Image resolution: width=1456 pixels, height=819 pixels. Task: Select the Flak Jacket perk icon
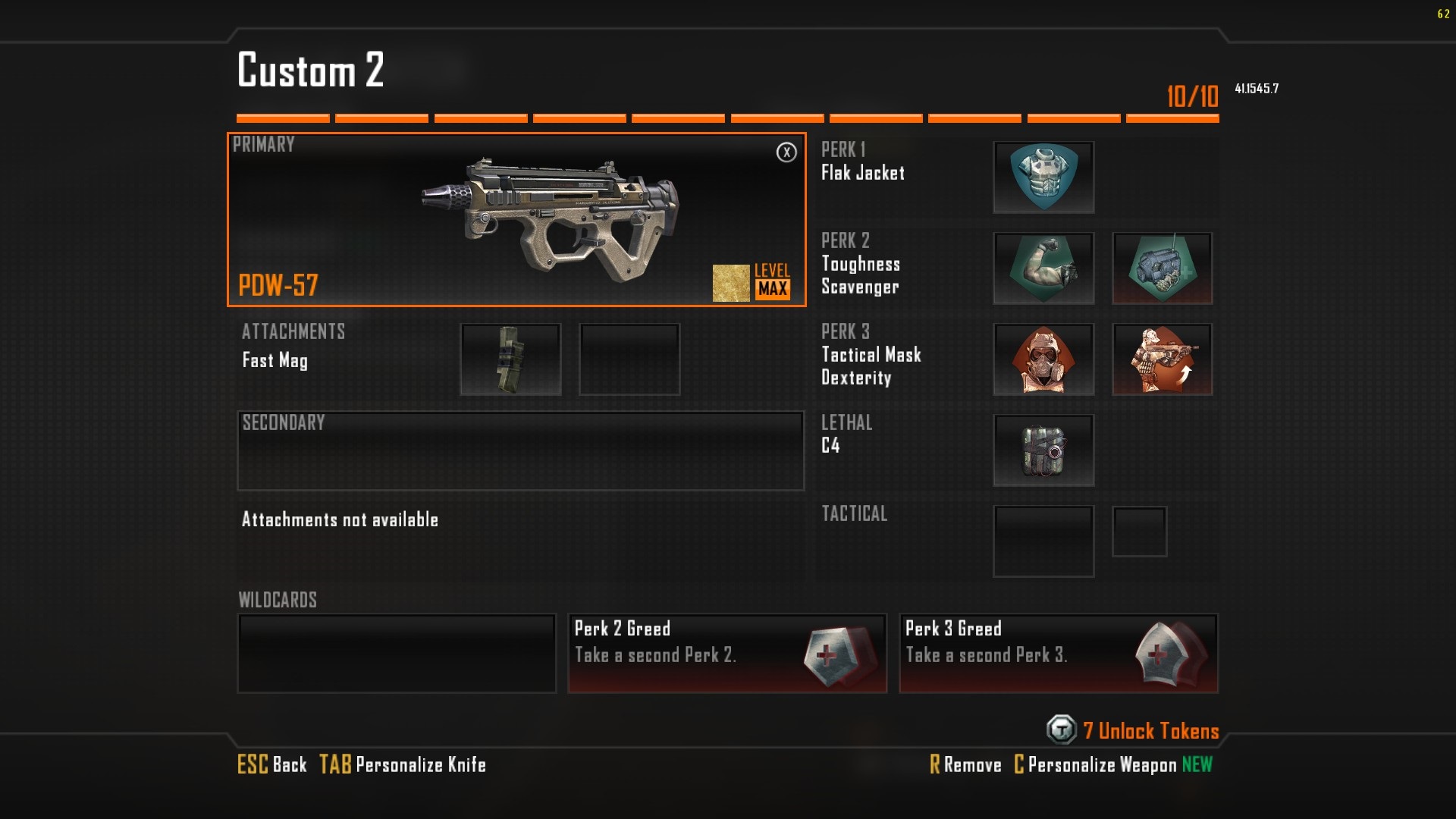pyautogui.click(x=1043, y=177)
